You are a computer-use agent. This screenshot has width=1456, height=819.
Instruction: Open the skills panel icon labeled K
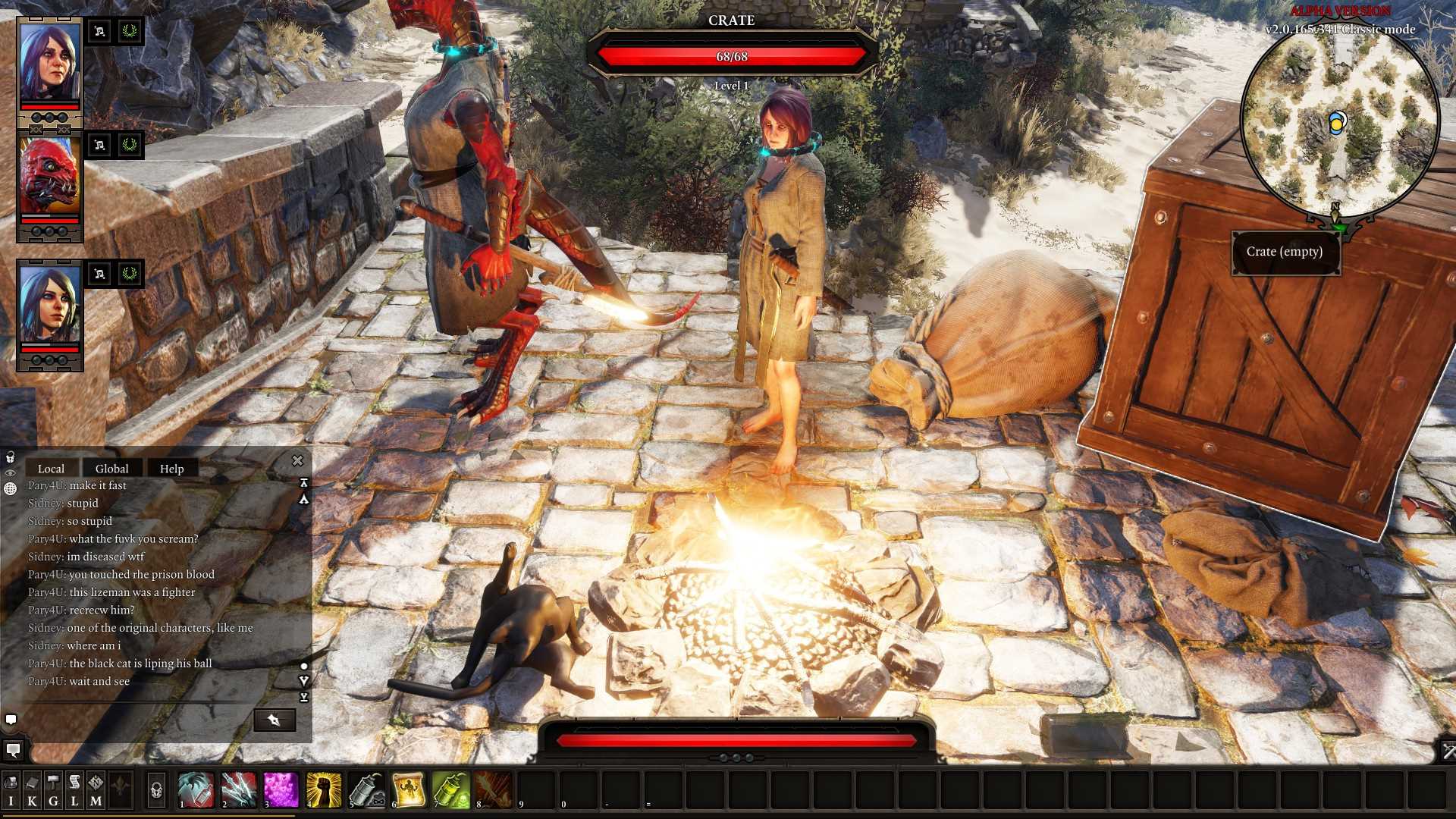click(x=33, y=789)
